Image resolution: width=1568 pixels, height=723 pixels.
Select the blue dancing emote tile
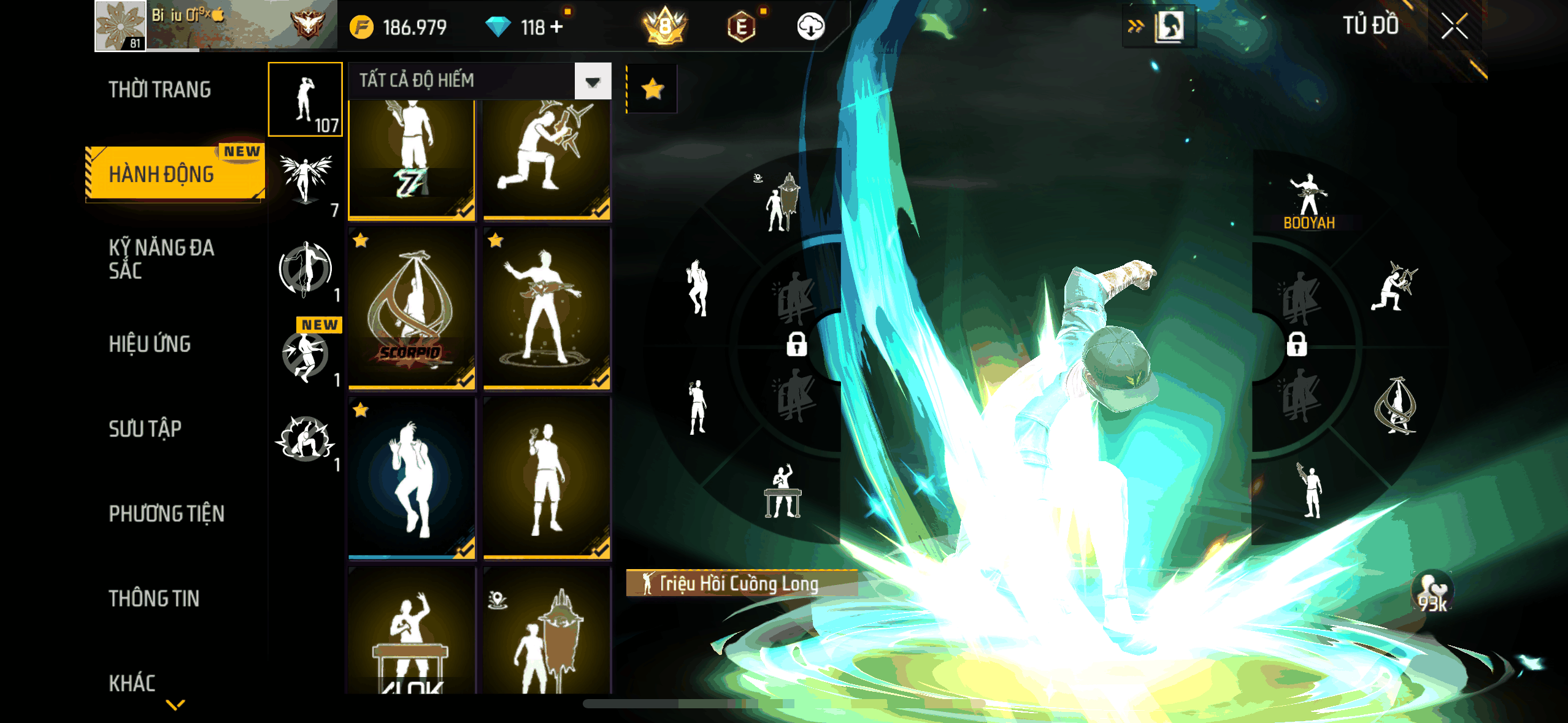tap(412, 478)
